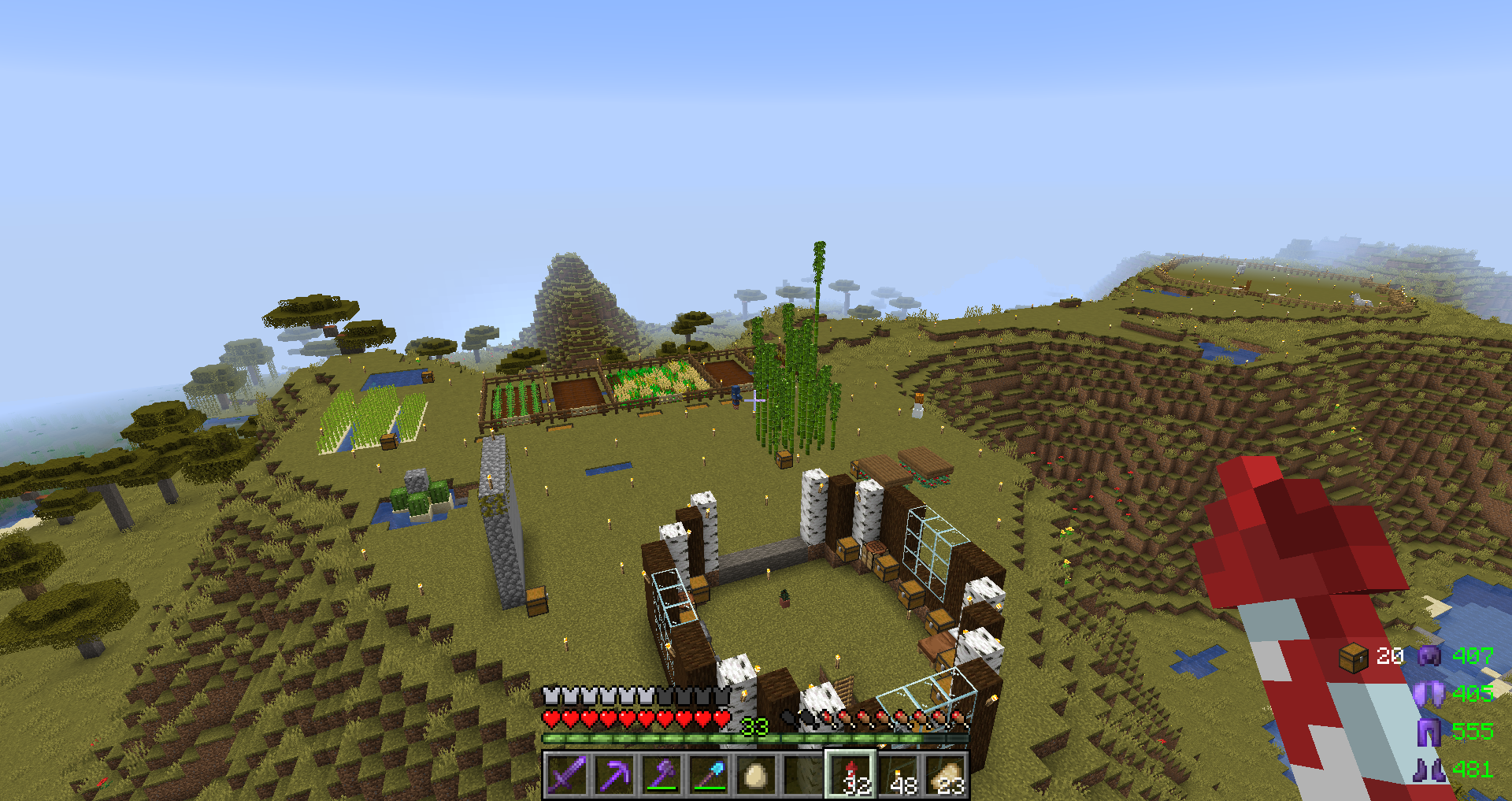
Task: Click the chest icon showing 20
Action: [1354, 657]
